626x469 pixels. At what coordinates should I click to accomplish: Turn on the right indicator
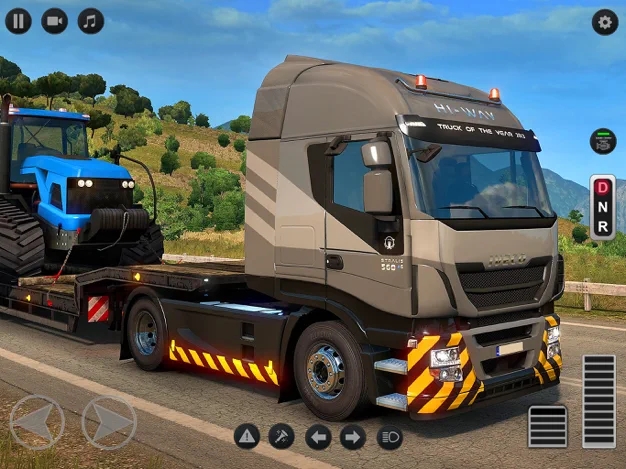pos(353,436)
